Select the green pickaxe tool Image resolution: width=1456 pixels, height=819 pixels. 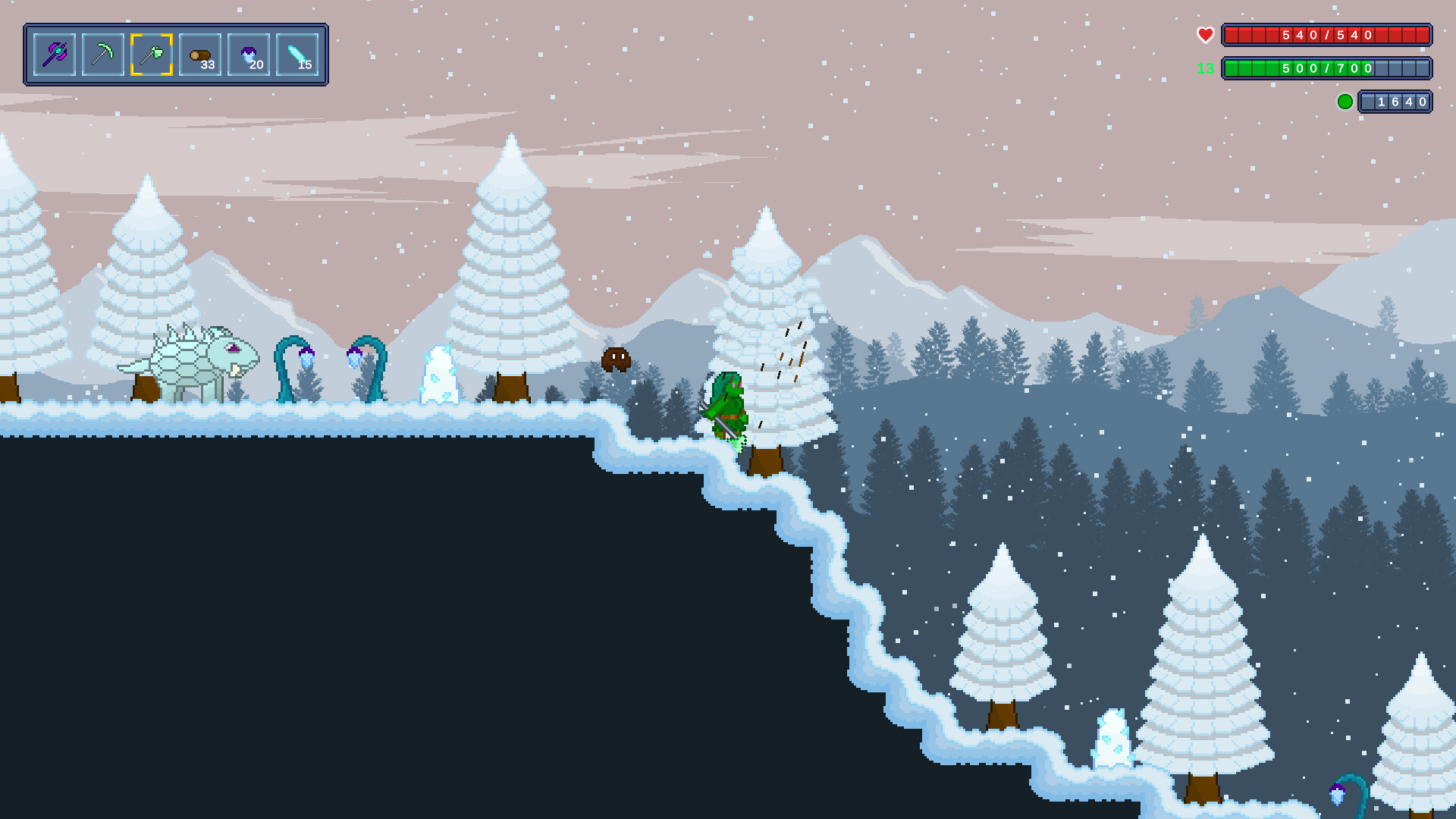click(102, 53)
